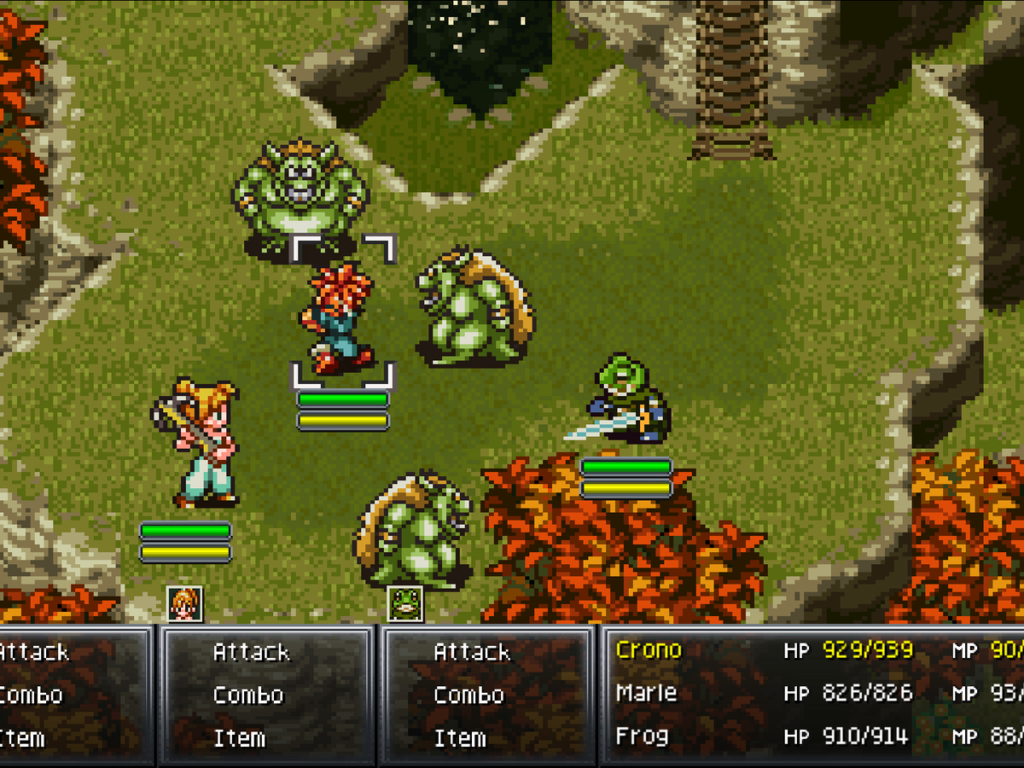Select Combo in Marle's command panel
The image size is (1024, 768).
click(248, 695)
